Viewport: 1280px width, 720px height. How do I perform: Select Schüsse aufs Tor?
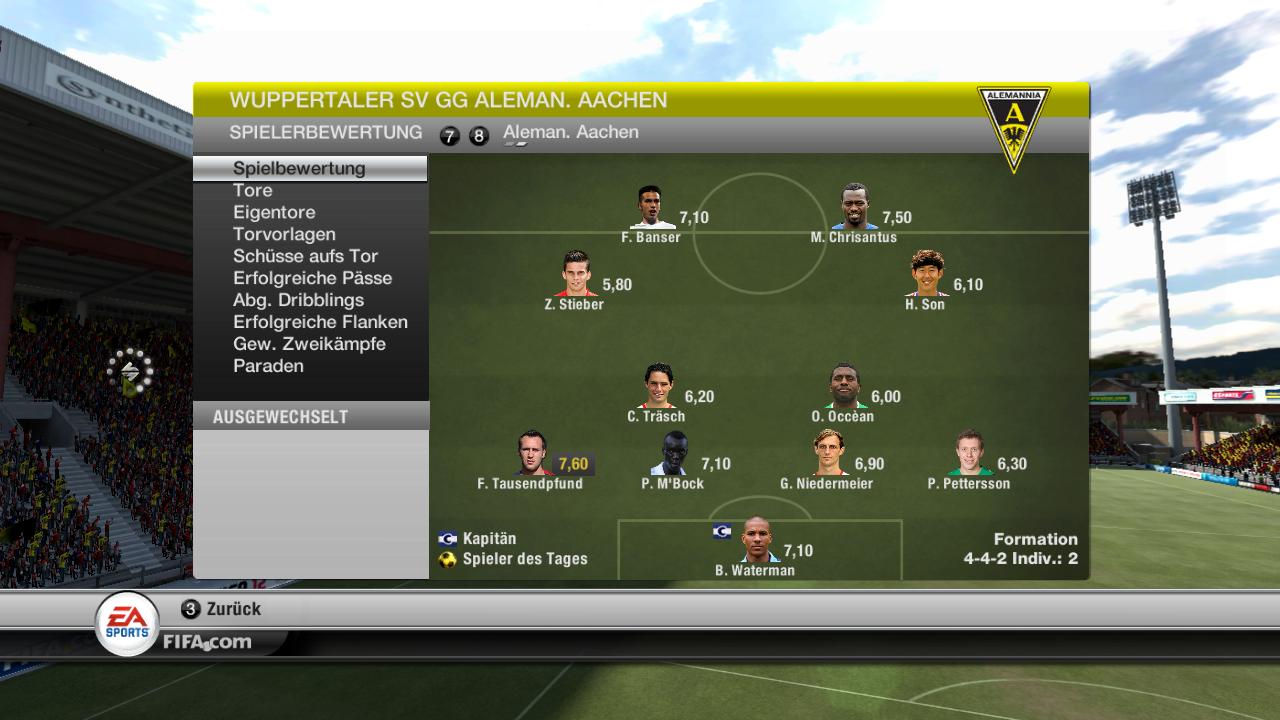[x=305, y=256]
